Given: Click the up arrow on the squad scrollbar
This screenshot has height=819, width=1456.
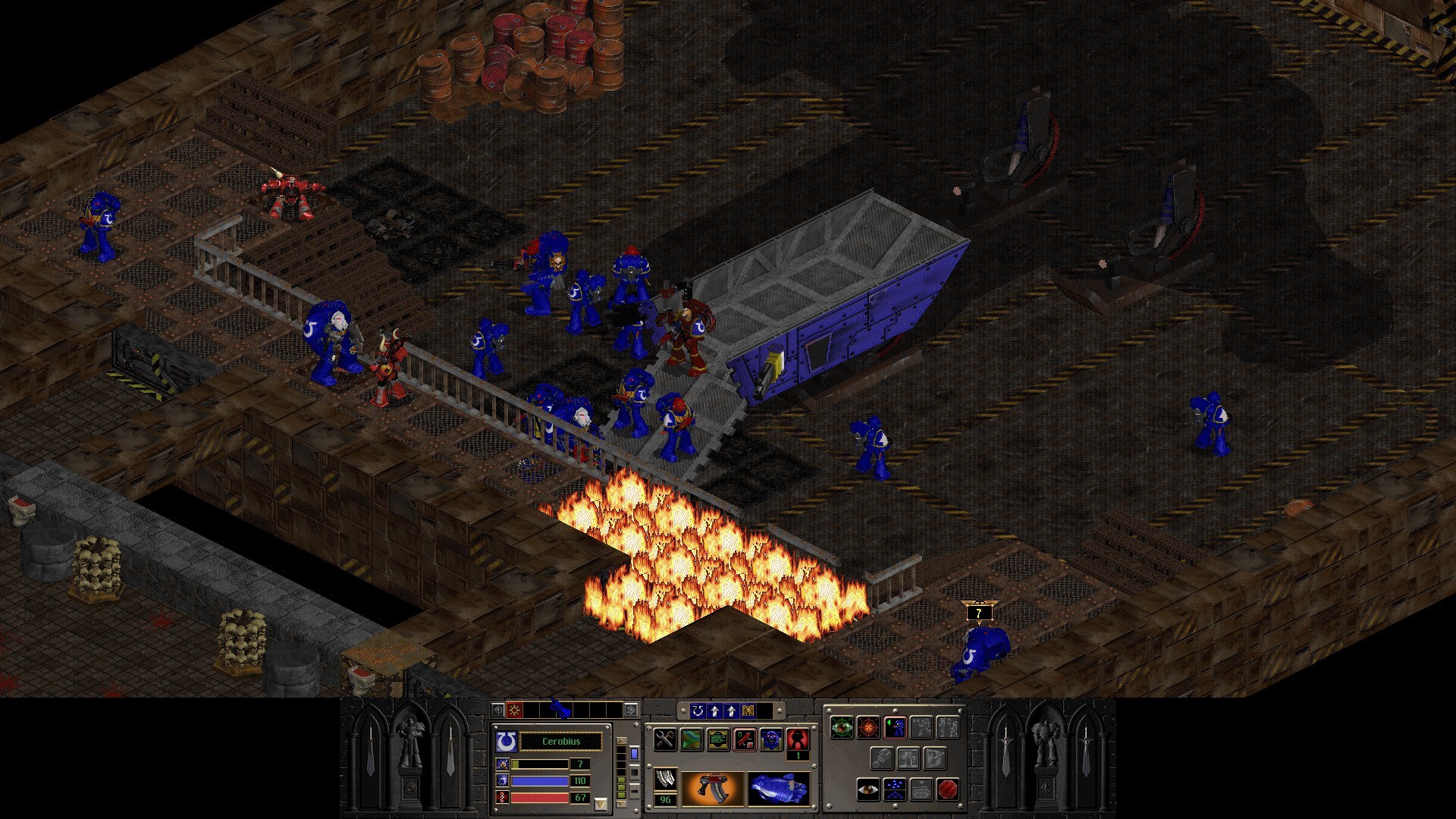Looking at the screenshot, I should coord(621,740).
